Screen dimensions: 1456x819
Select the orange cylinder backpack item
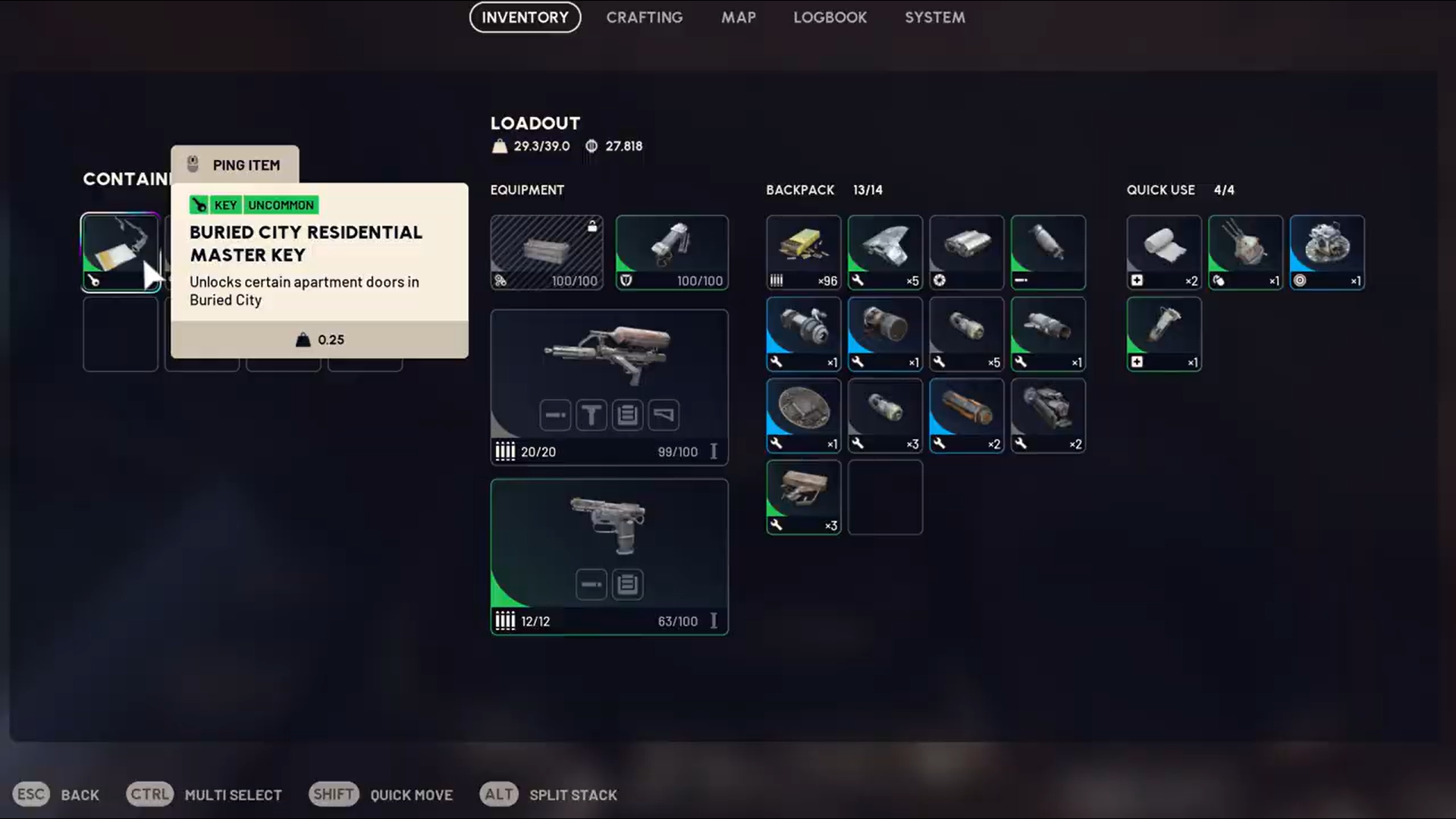coord(966,416)
